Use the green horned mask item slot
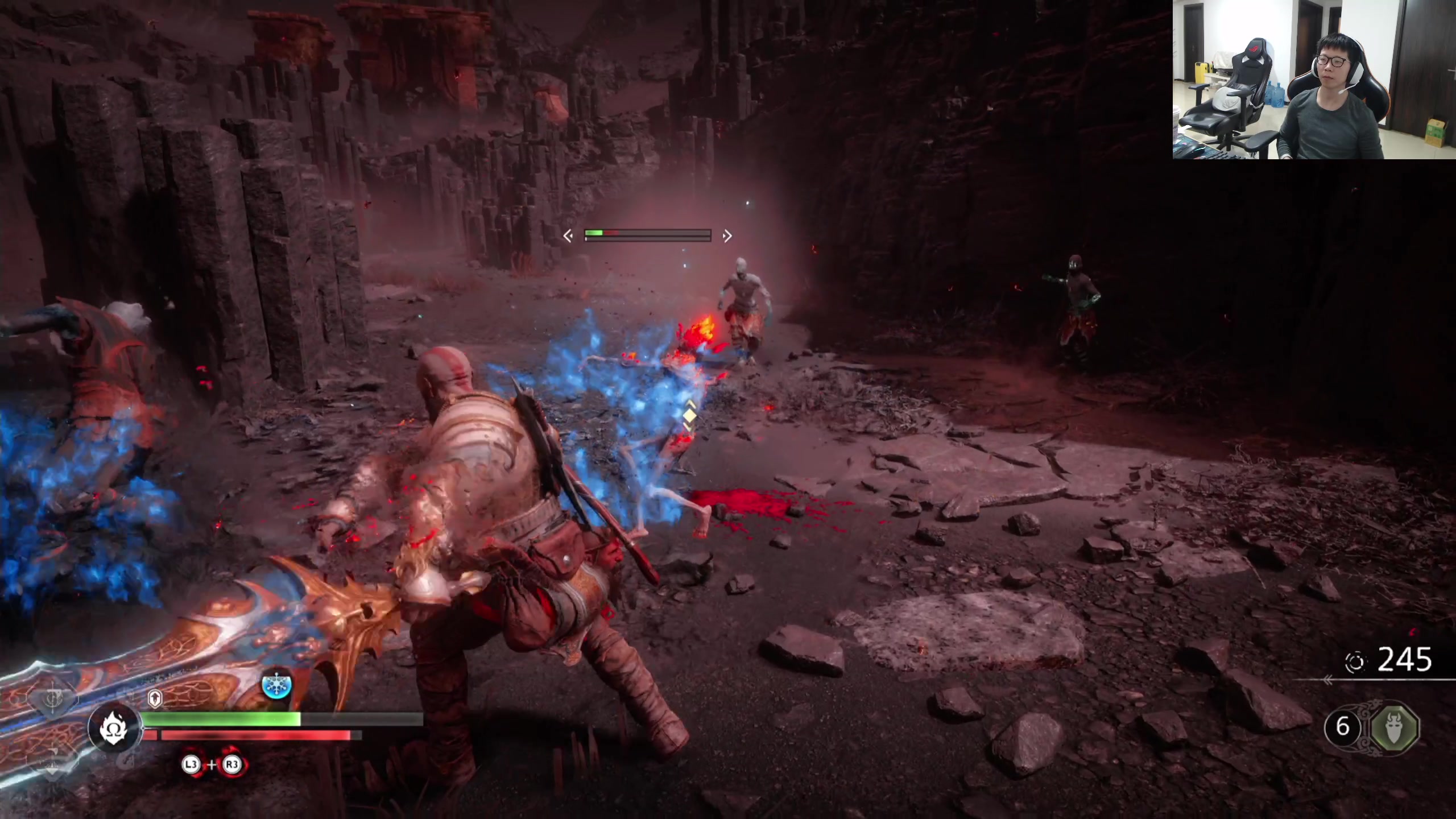The width and height of the screenshot is (1456, 819). click(1394, 727)
